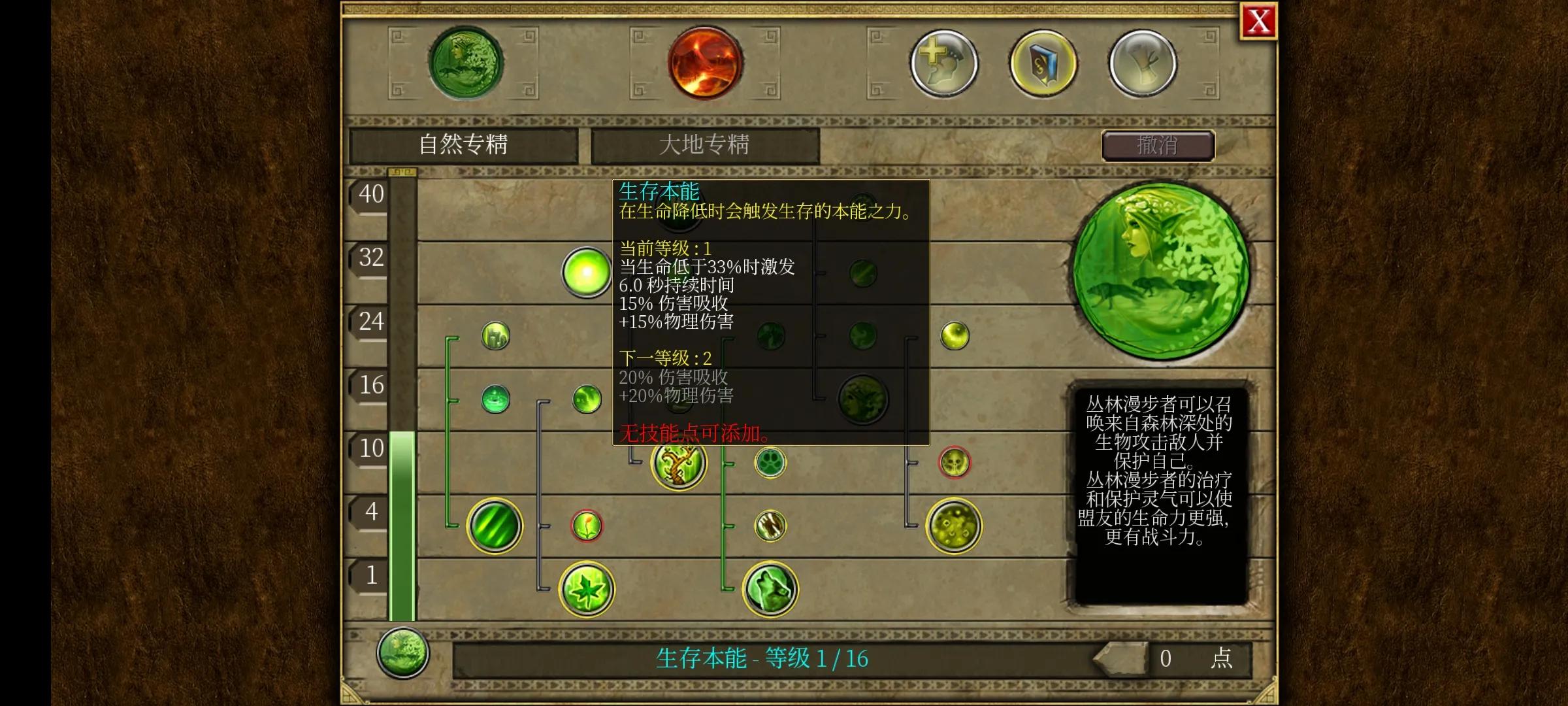Select the wolf howl skill icon
This screenshot has width=1568, height=706.
coord(770,588)
